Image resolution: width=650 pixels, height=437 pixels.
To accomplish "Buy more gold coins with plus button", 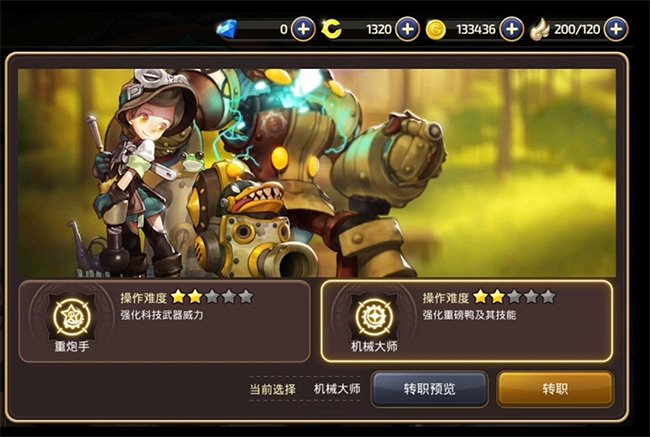I will point(511,29).
